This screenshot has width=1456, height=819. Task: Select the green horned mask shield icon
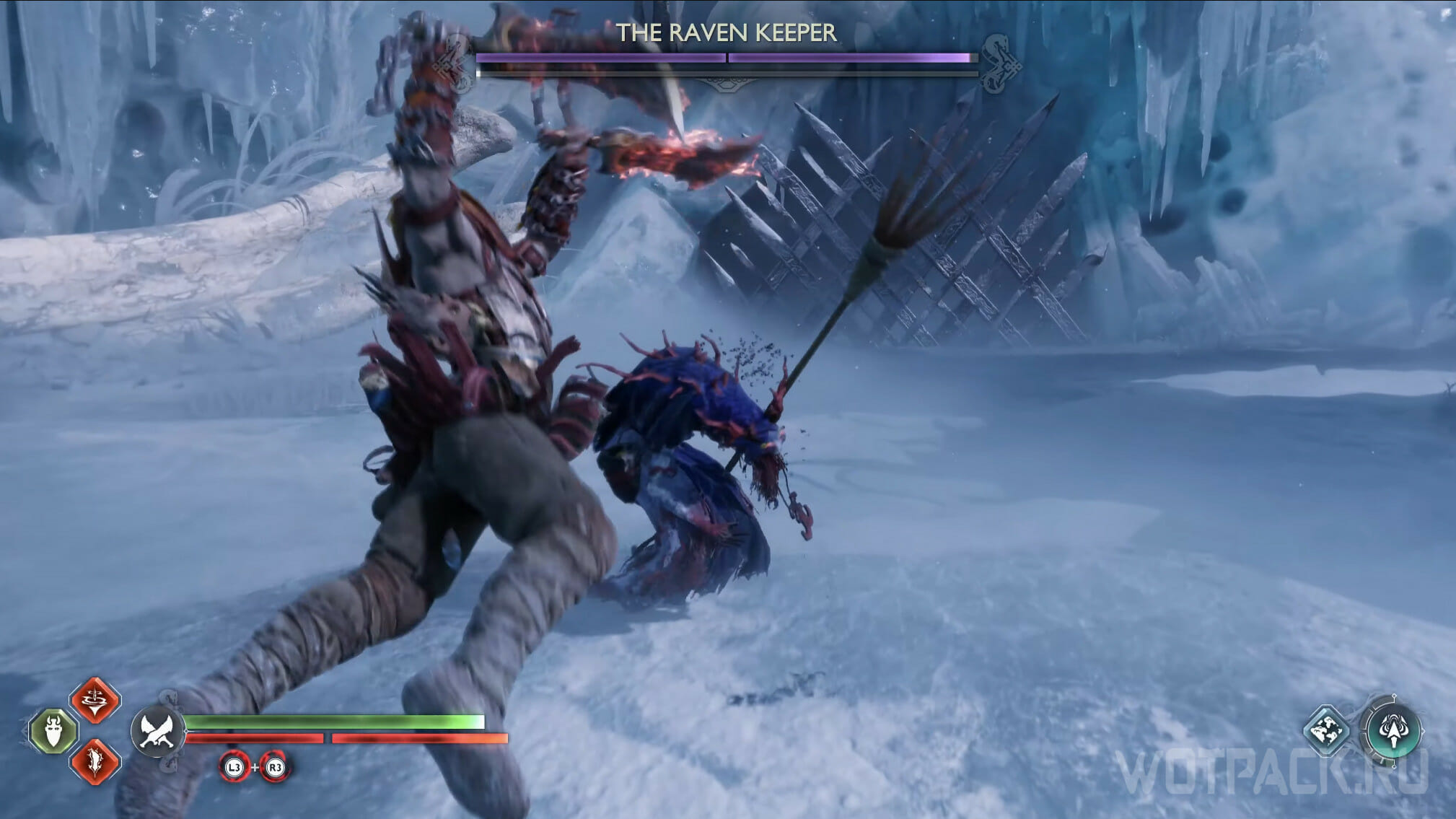(x=53, y=730)
